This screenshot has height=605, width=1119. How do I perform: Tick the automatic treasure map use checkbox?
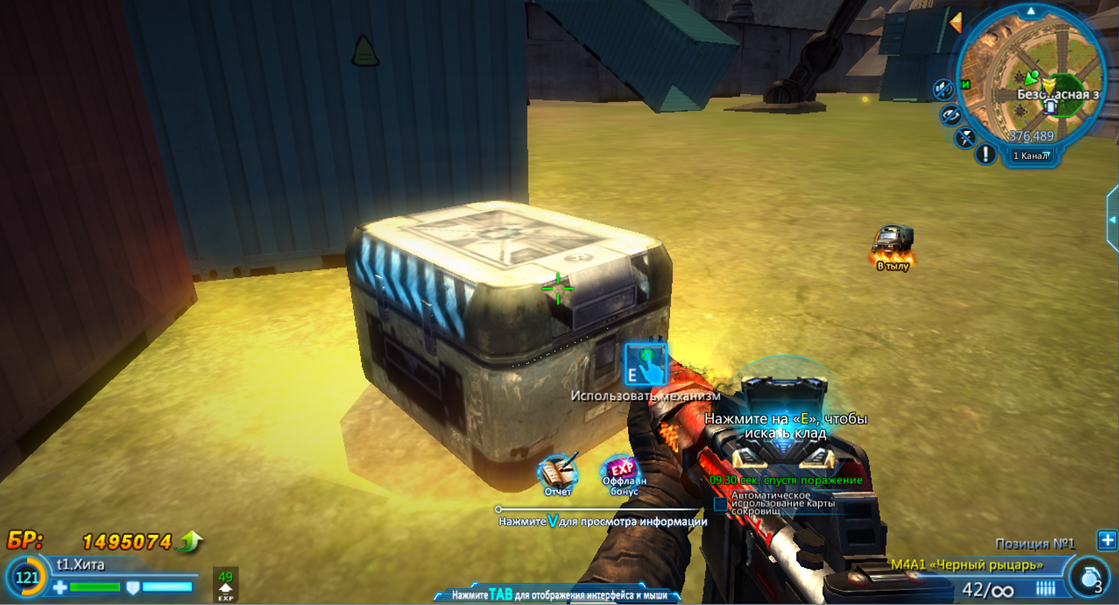click(x=721, y=505)
